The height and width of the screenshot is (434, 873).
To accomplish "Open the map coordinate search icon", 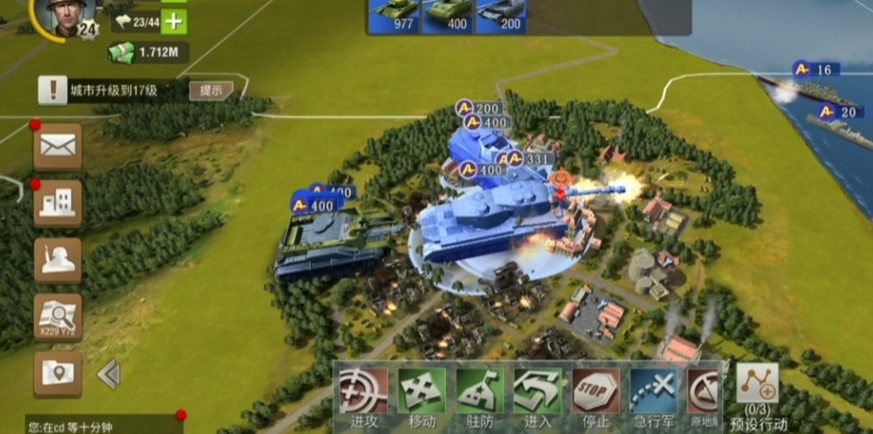I will tap(57, 316).
